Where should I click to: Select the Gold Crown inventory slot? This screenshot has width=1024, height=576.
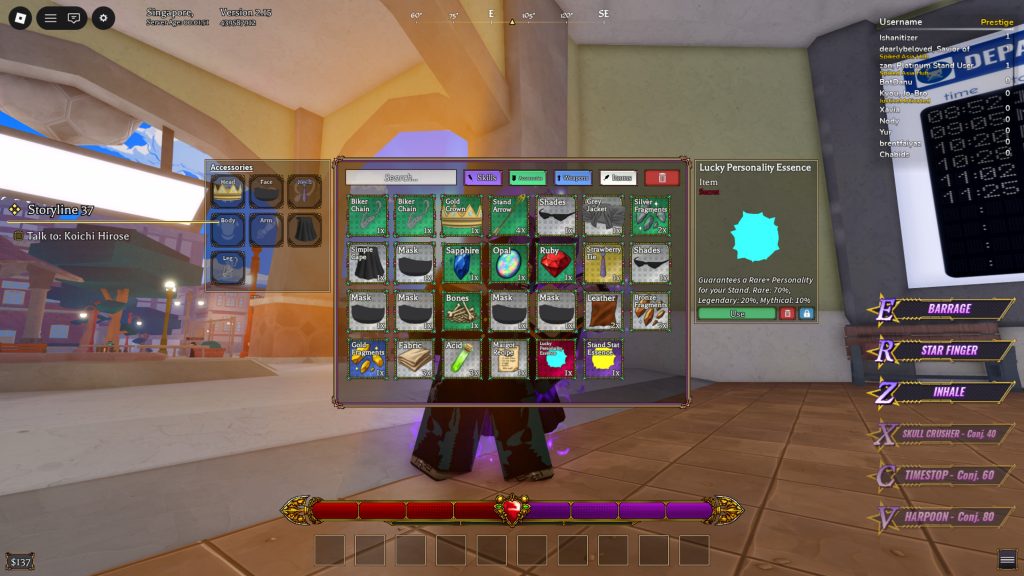coord(461,215)
